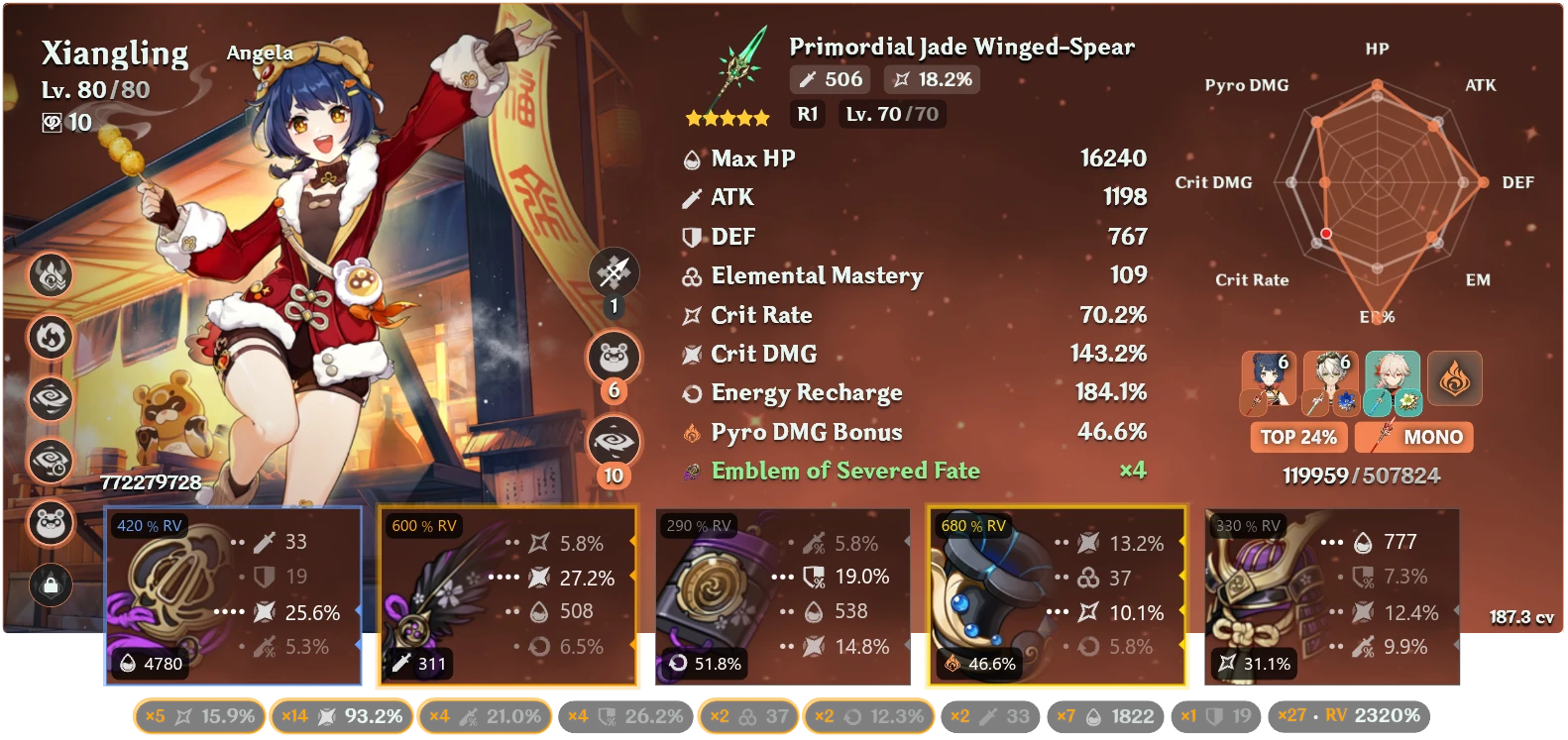Open the sands artifact with 51.8% Energy Recharge

[783, 594]
